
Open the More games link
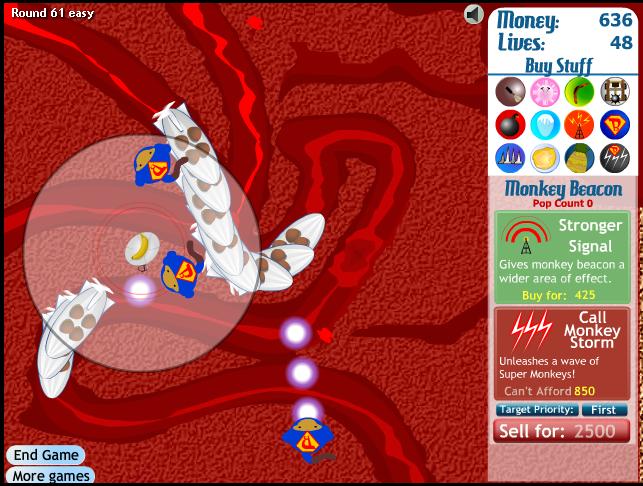click(50, 476)
